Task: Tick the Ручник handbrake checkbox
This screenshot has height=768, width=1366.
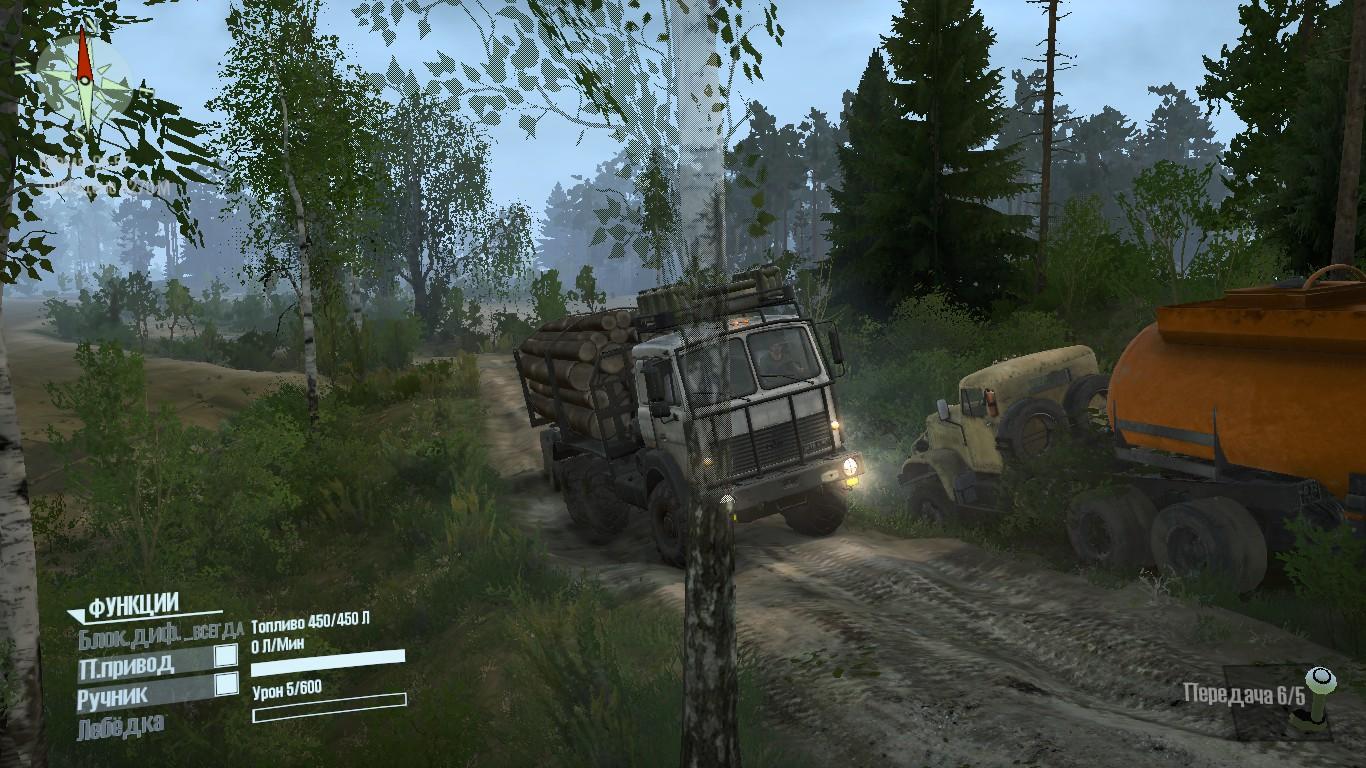Action: click(x=227, y=684)
